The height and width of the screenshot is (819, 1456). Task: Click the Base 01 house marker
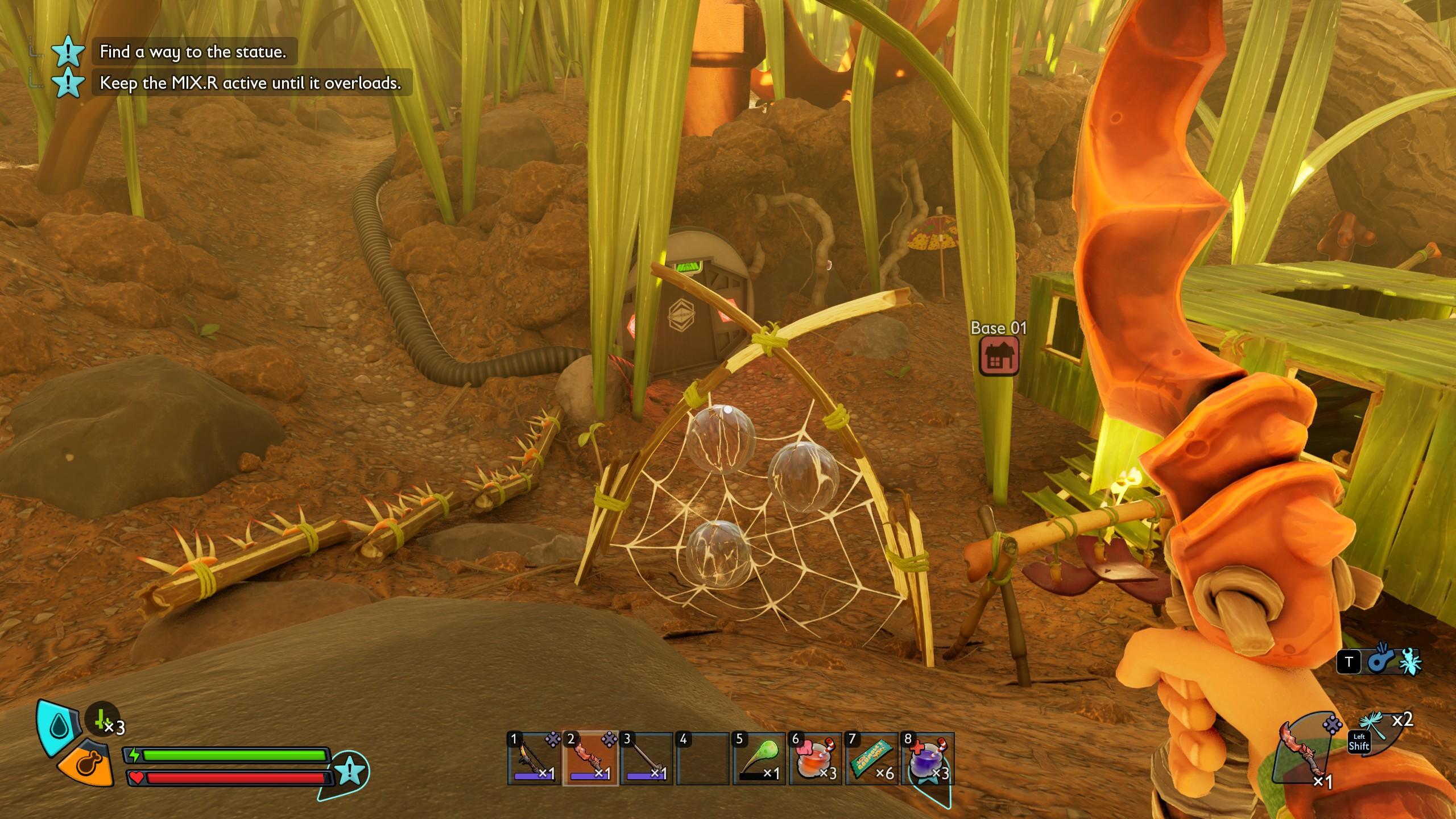[999, 355]
